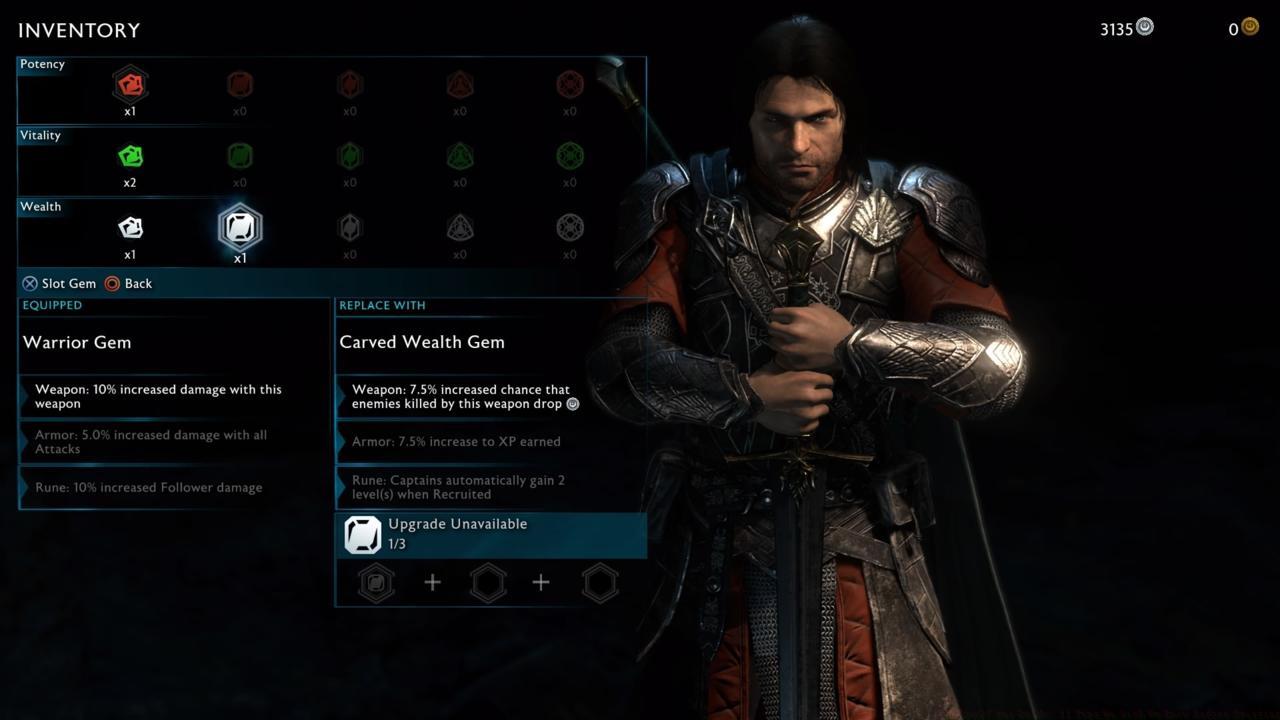Image resolution: width=1280 pixels, height=720 pixels.
Task: Click the Potency category label
Action: tap(42, 64)
